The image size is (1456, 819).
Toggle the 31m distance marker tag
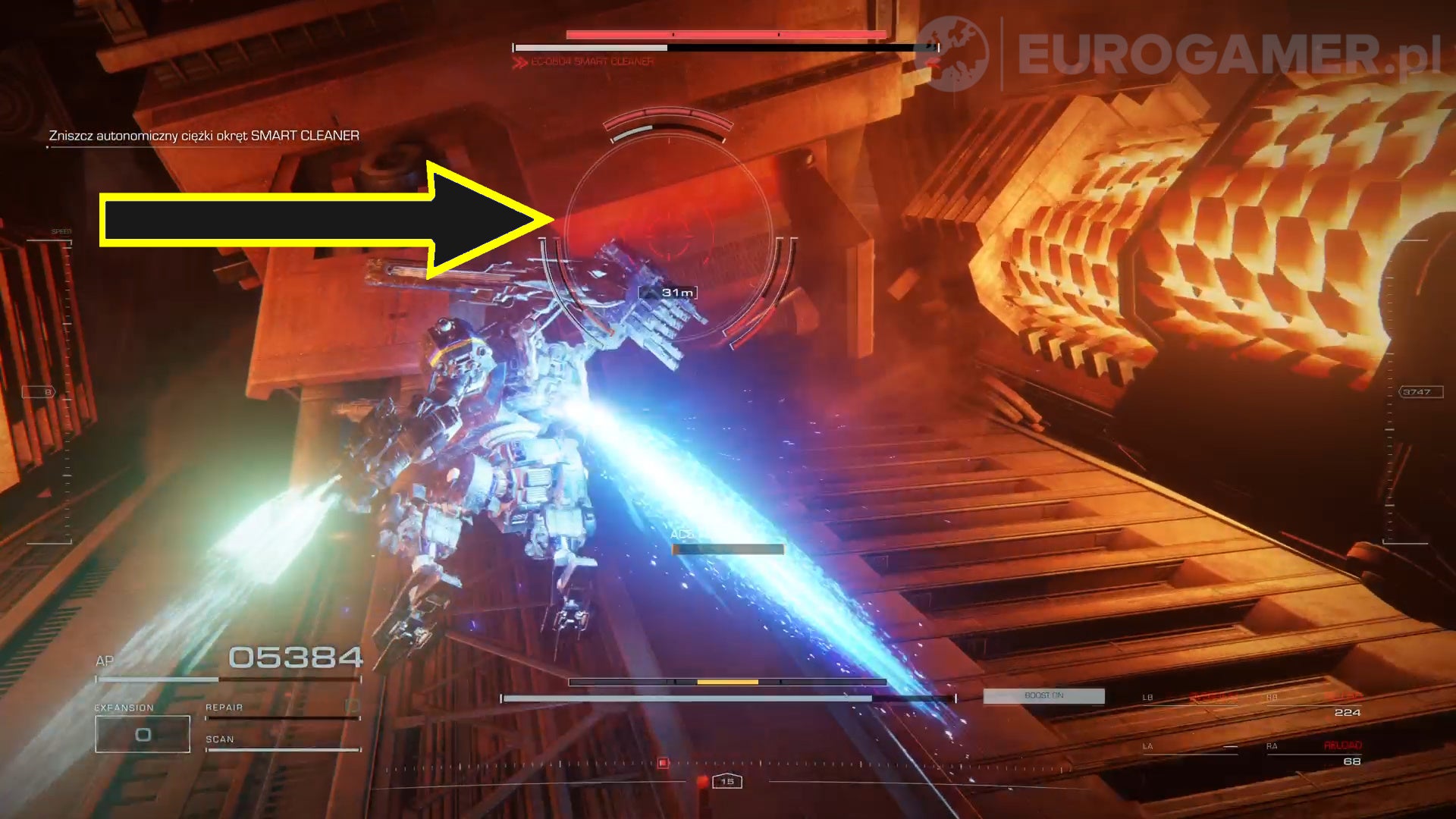coord(670,291)
